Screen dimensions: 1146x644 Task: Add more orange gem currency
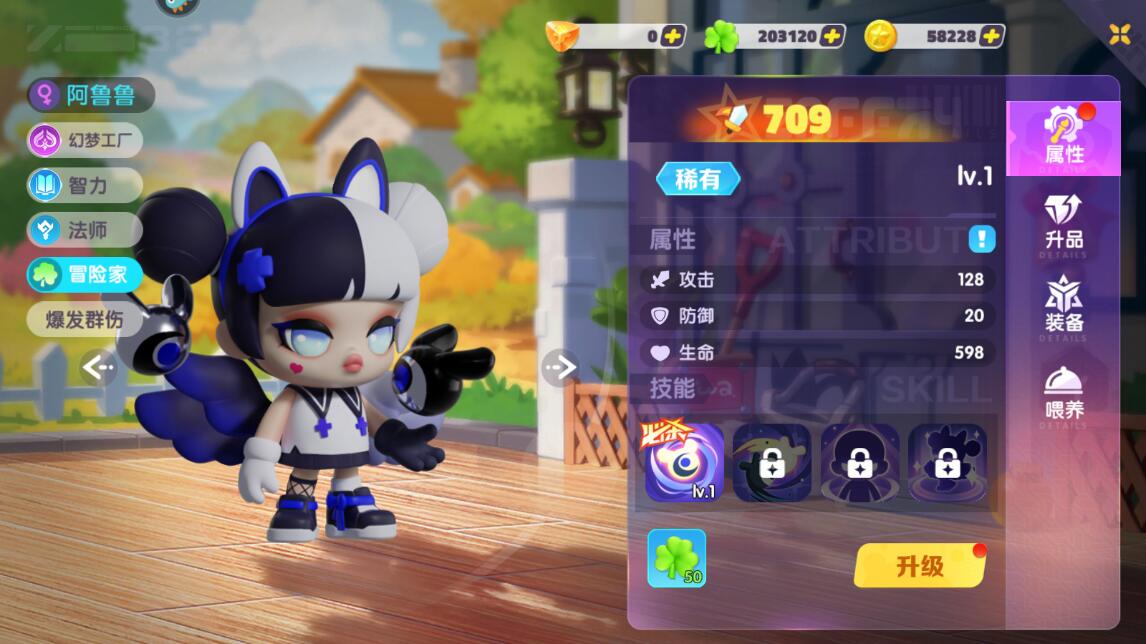pyautogui.click(x=673, y=36)
